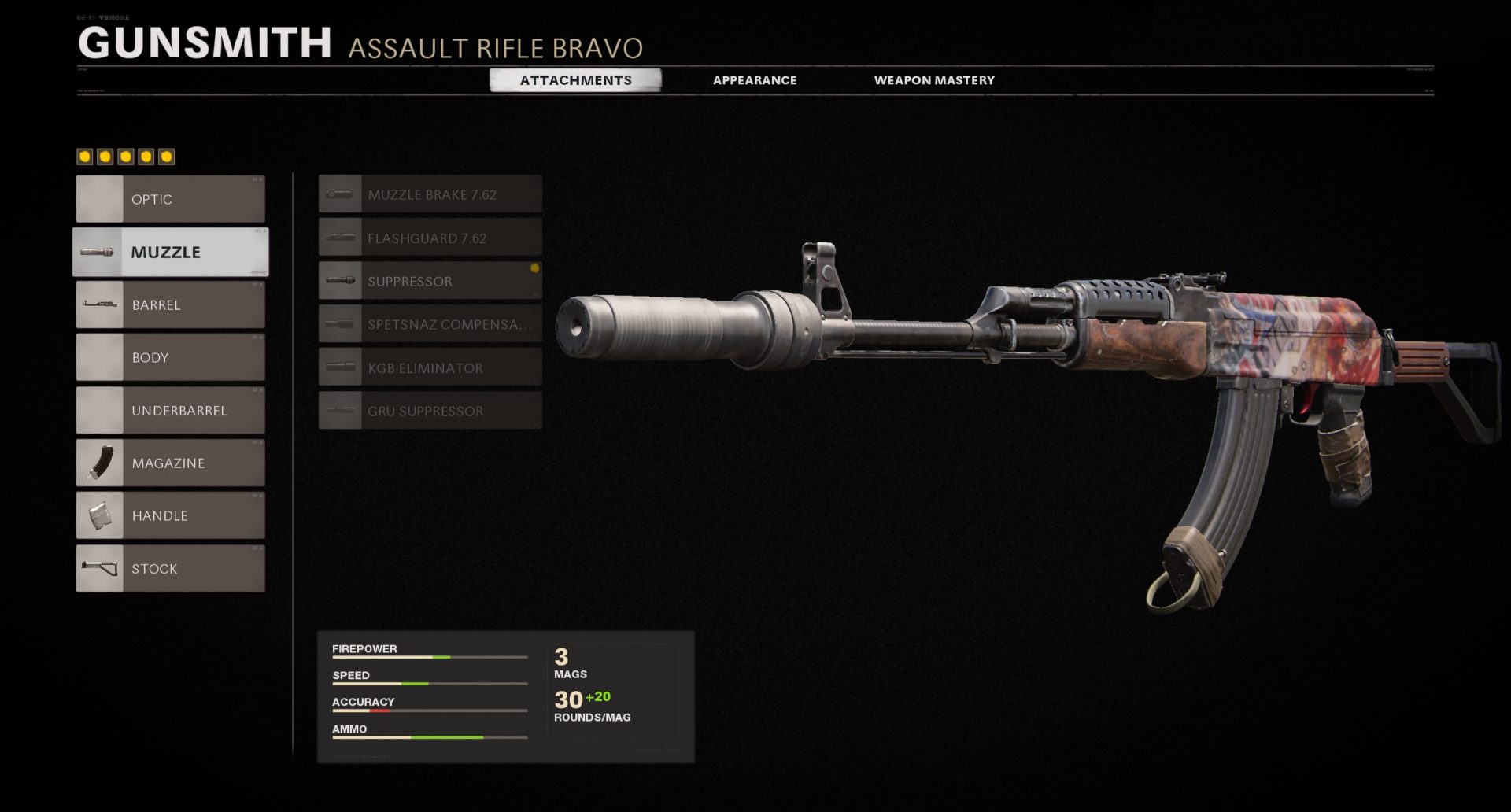Equip the Muzzle Brake 7.62 attachment
This screenshot has height=812, width=1511.
pos(430,194)
